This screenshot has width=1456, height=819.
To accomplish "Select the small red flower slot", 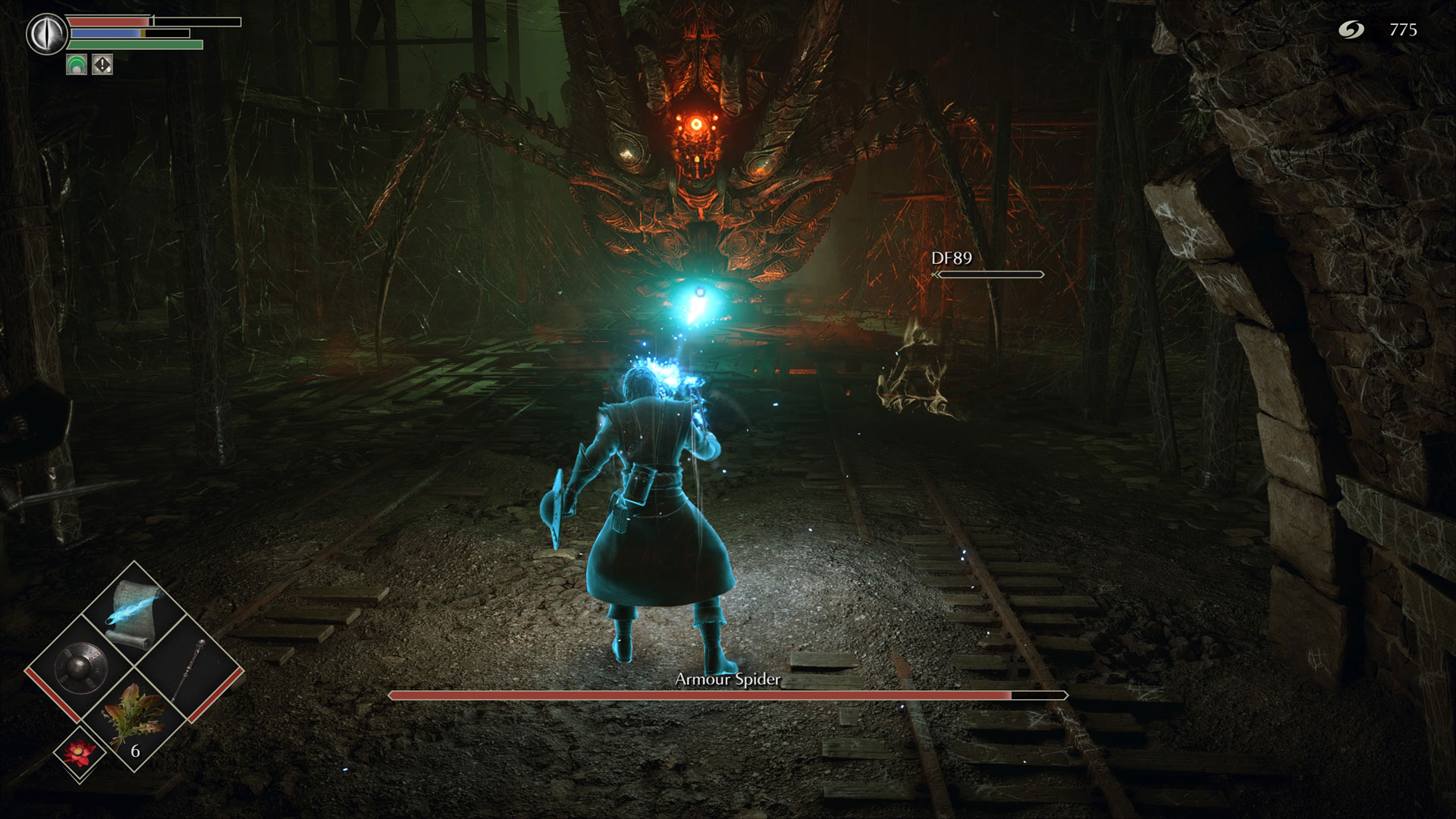I will [79, 755].
